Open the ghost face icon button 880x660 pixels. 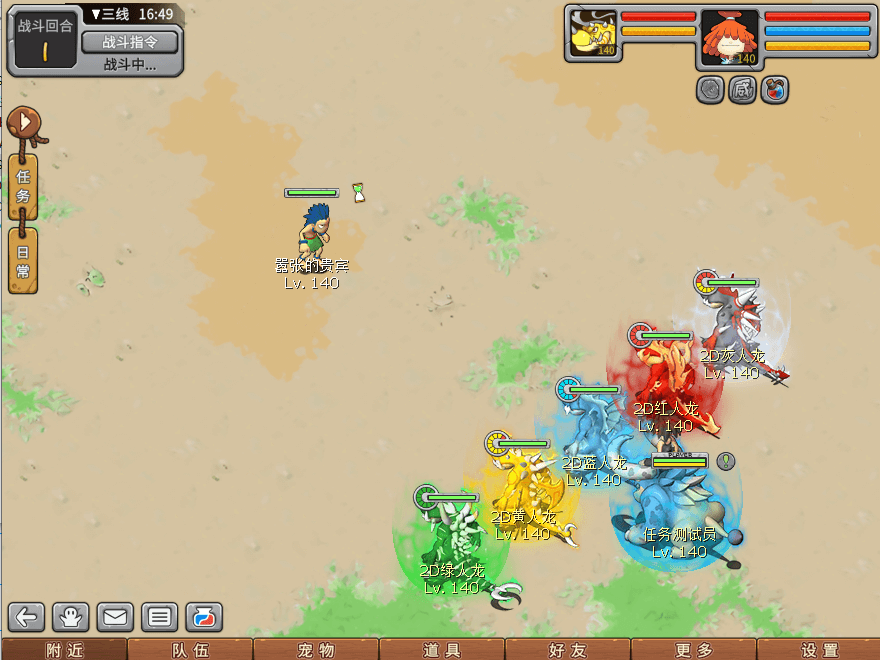tap(72, 616)
